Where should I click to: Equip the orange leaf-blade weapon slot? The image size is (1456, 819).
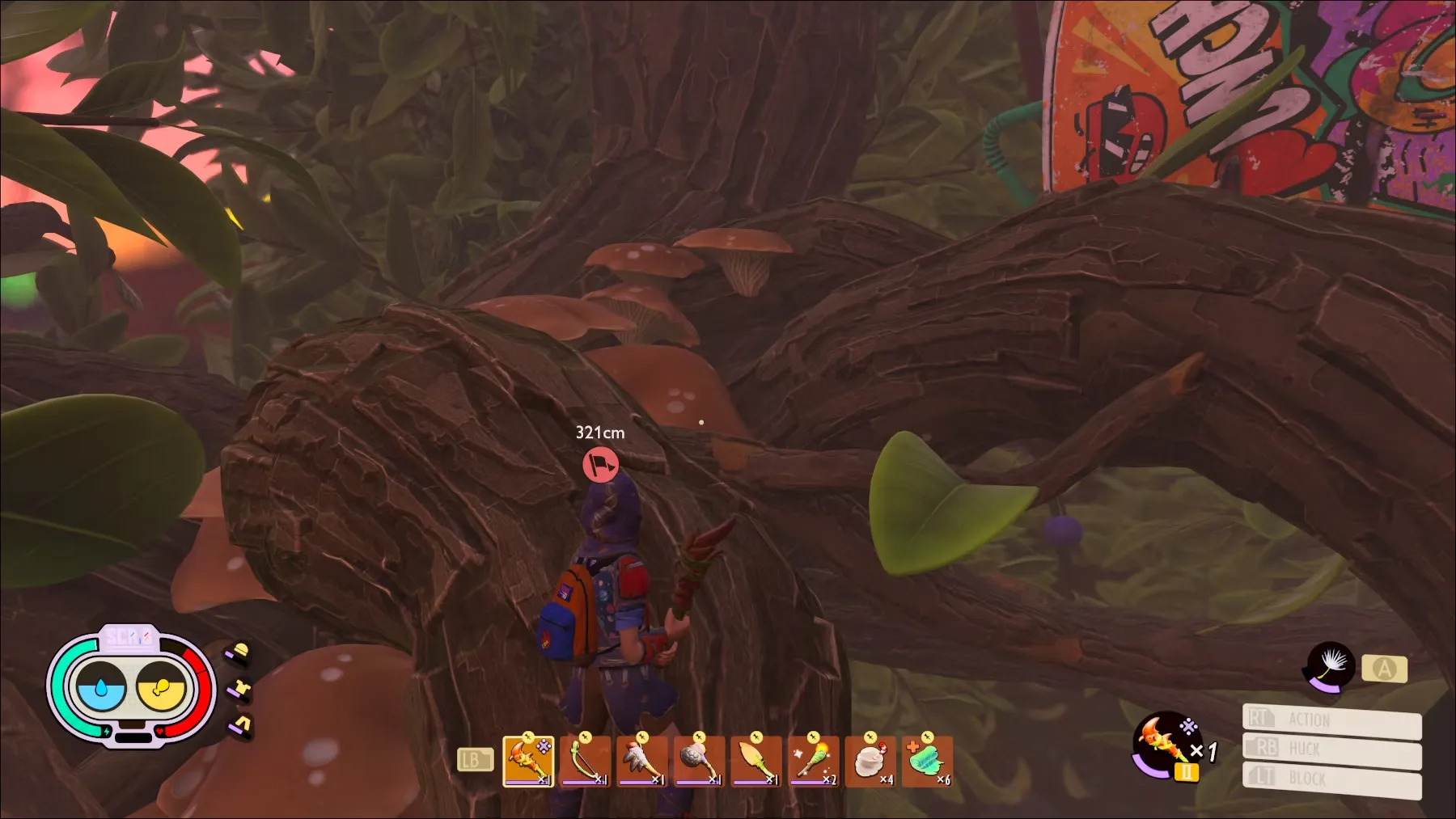click(x=756, y=761)
